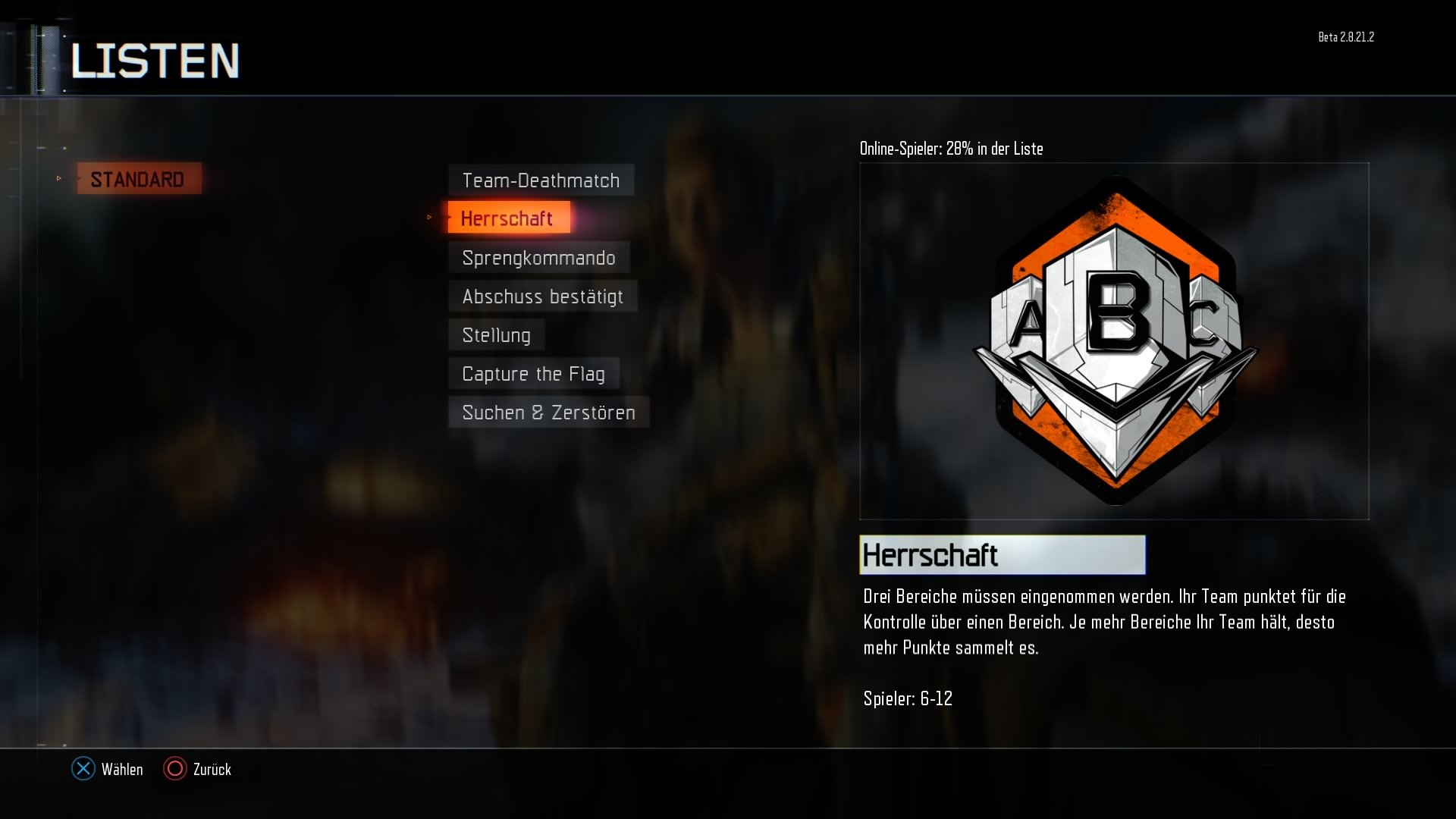Viewport: 1456px width, 819px height.
Task: Click the circle button icon next to Zurück
Action: [175, 769]
